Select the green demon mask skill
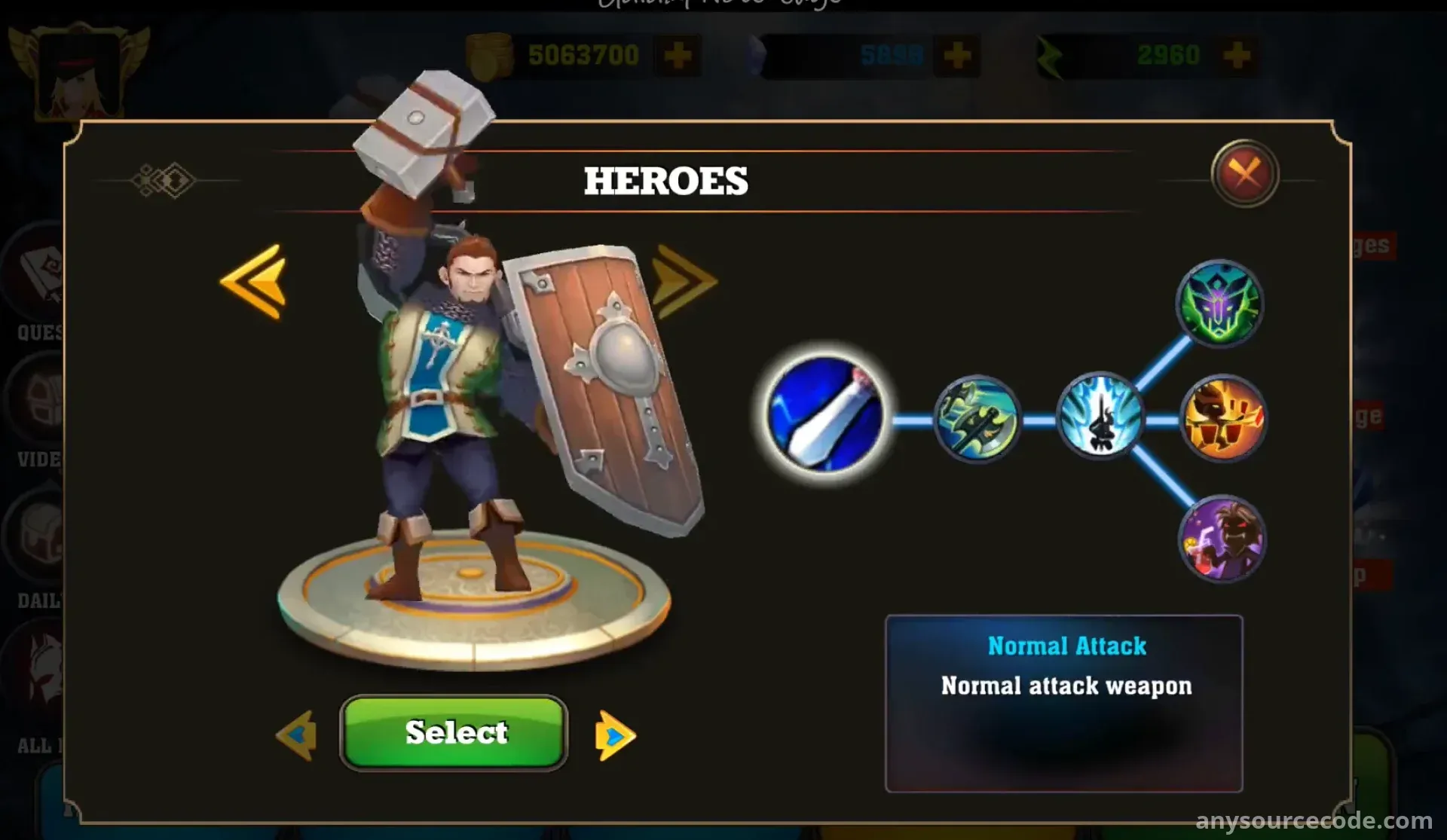Image resolution: width=1447 pixels, height=840 pixels. (1219, 304)
